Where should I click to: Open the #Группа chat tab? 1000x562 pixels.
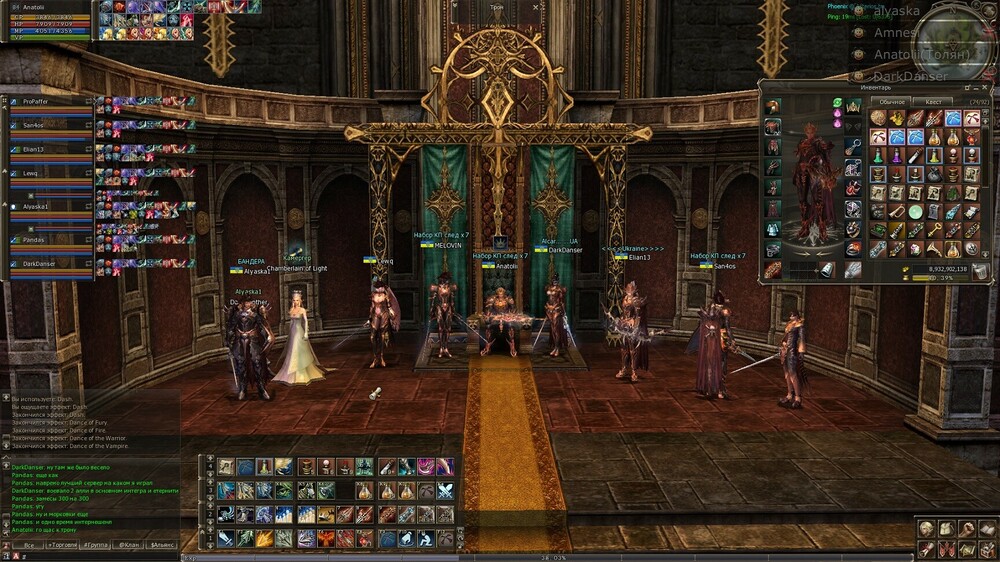[x=96, y=545]
